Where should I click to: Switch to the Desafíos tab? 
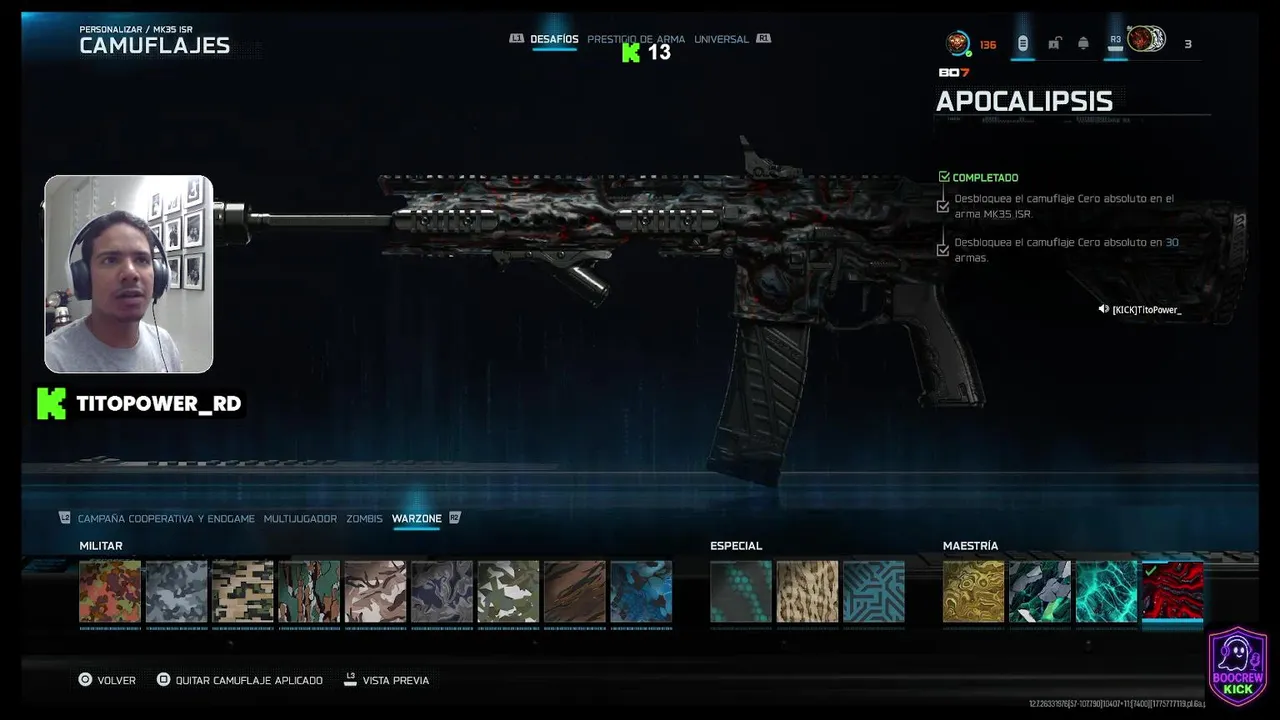coord(554,39)
